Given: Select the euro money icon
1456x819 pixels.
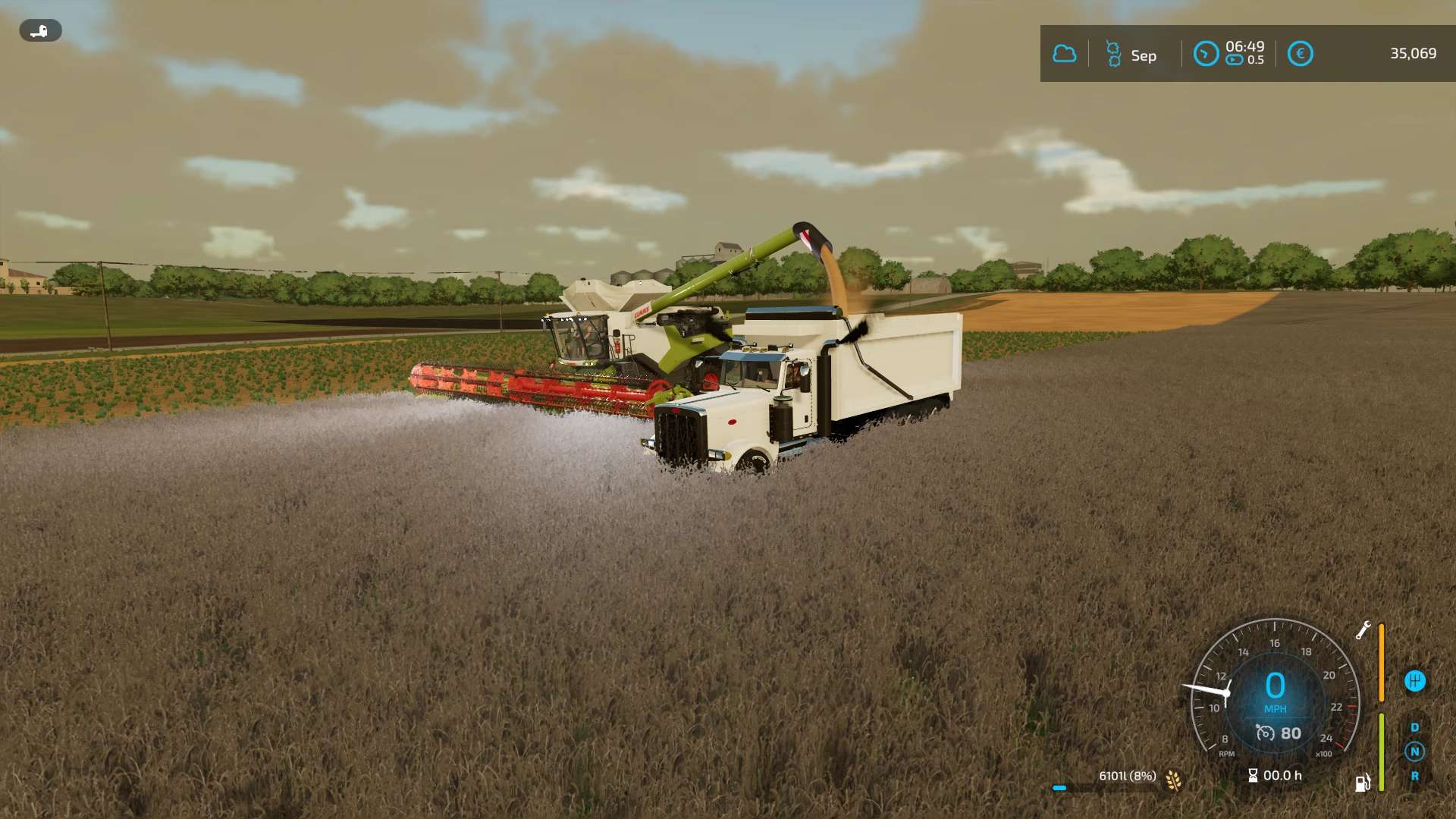Looking at the screenshot, I should [x=1300, y=54].
